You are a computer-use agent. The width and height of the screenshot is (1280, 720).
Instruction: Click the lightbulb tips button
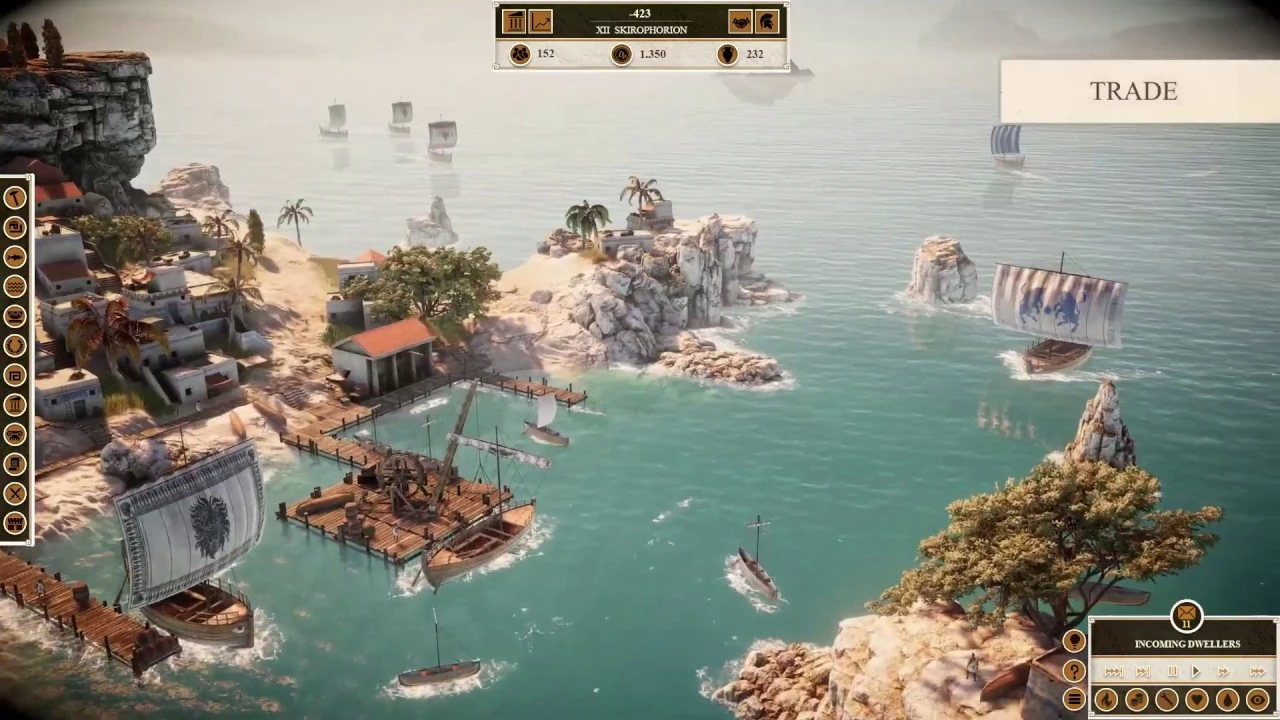pos(1075,641)
